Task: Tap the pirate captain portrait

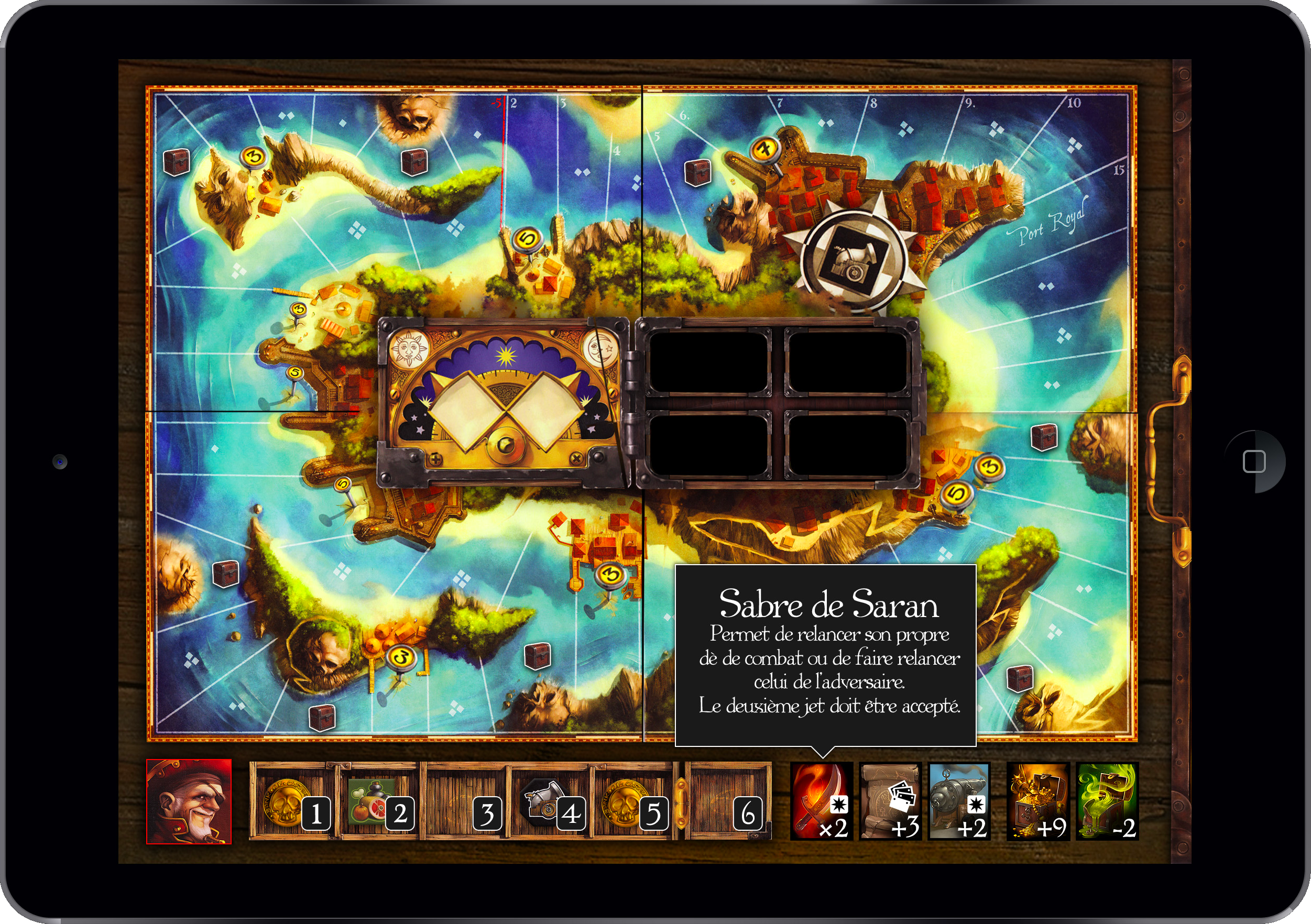Action: coord(189,801)
